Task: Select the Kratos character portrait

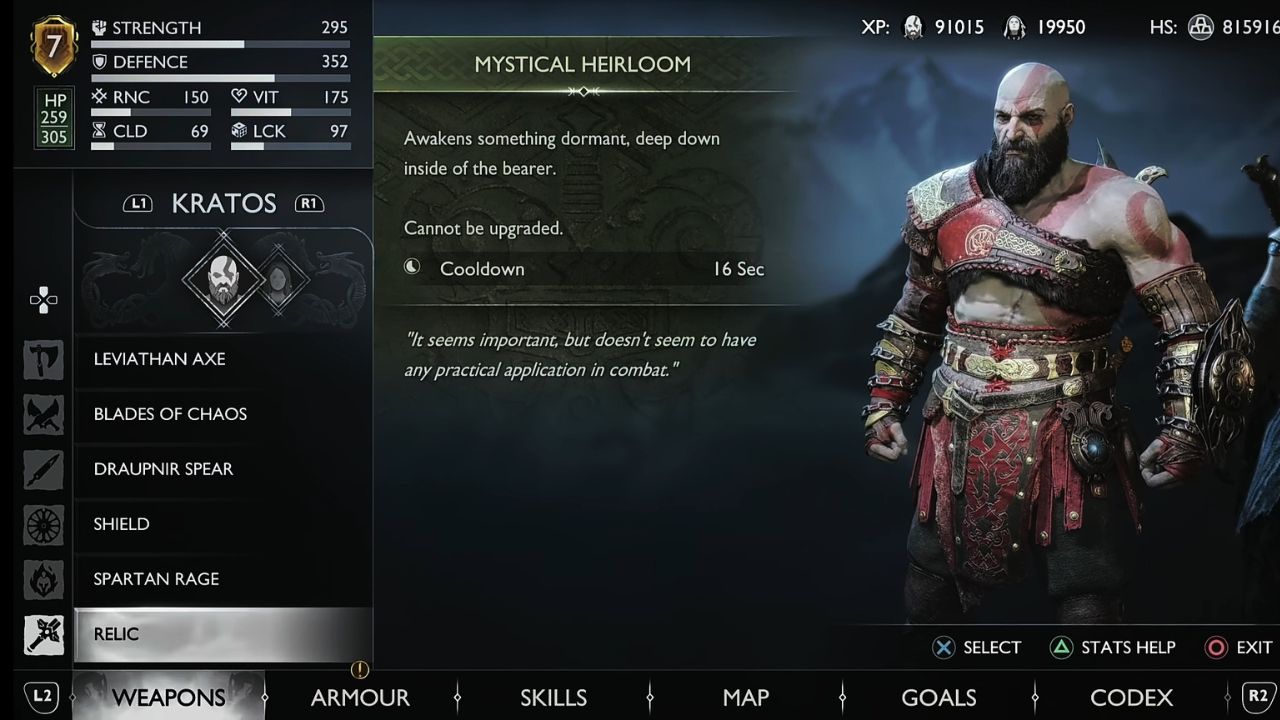Action: [223, 280]
